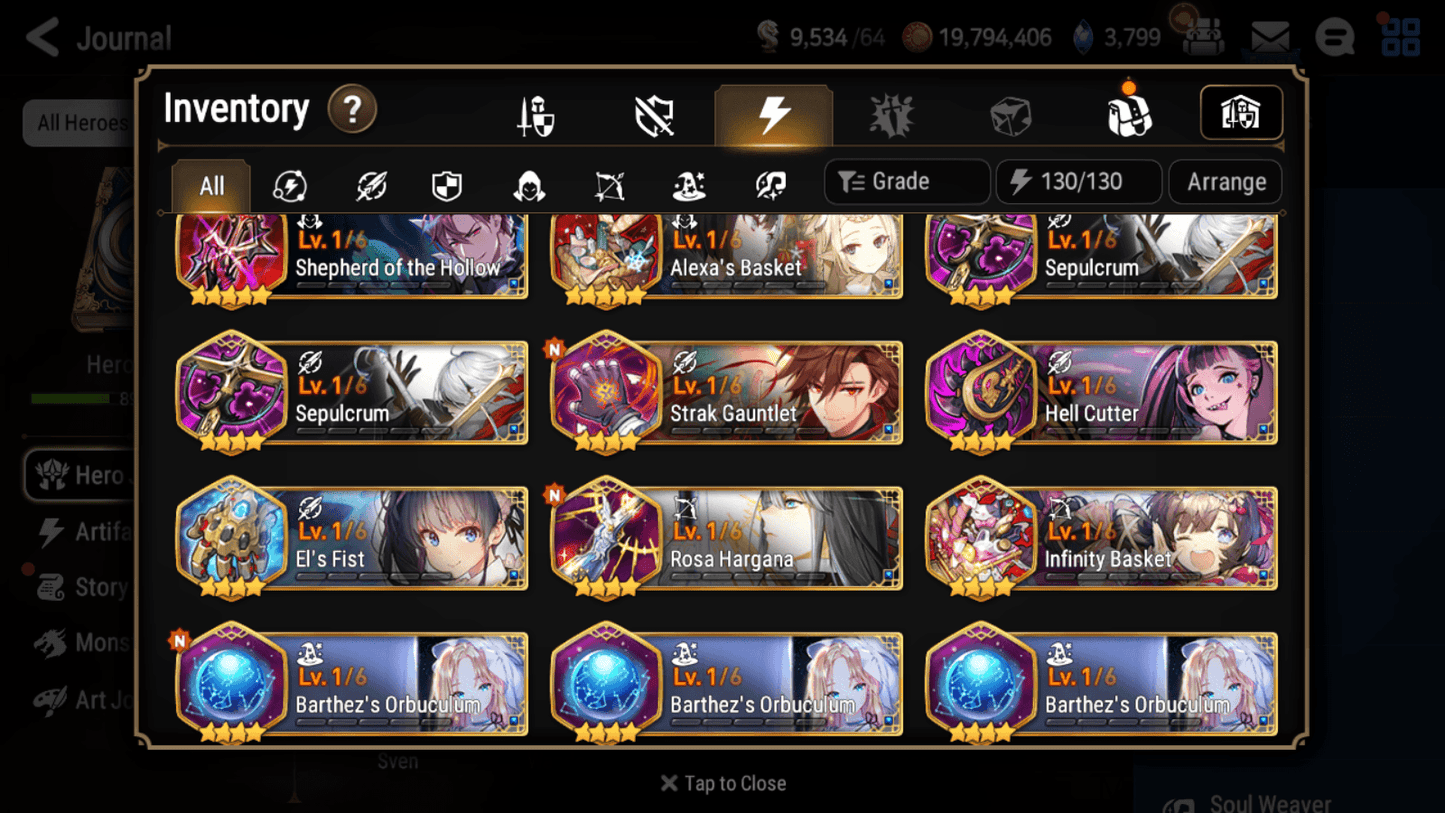Open the Grade sorting dropdown

(x=906, y=181)
